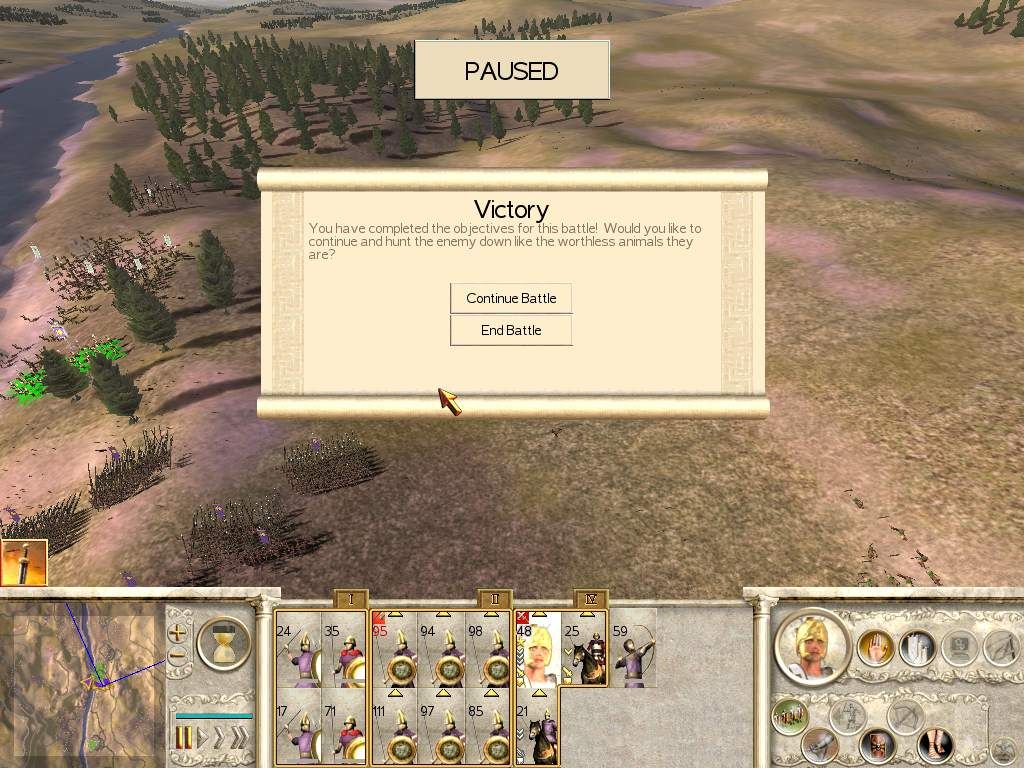The width and height of the screenshot is (1024, 768).
Task: Zoom out the battle minimap
Action: point(178,657)
